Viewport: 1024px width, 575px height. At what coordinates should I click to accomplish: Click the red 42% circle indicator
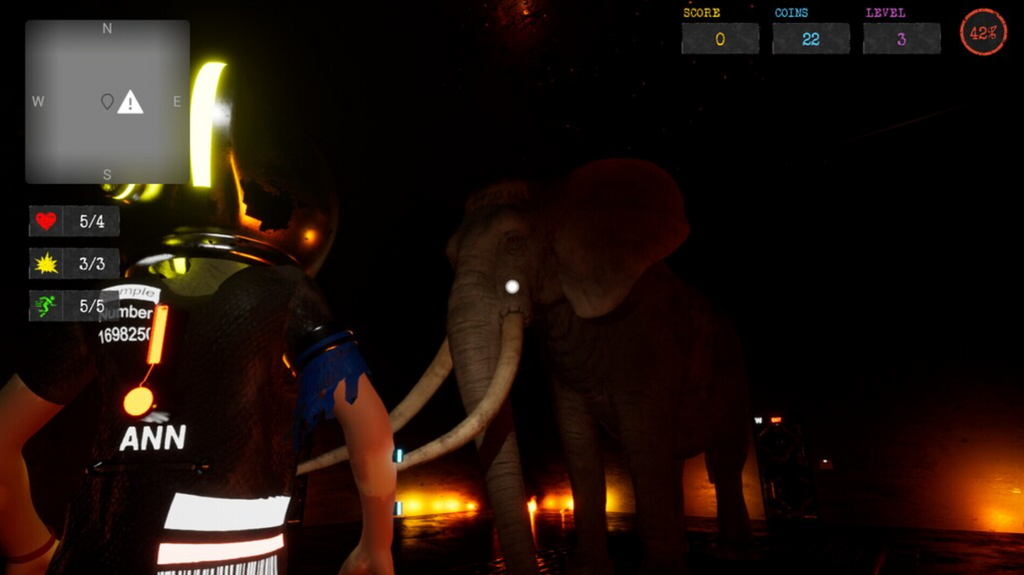(x=983, y=33)
